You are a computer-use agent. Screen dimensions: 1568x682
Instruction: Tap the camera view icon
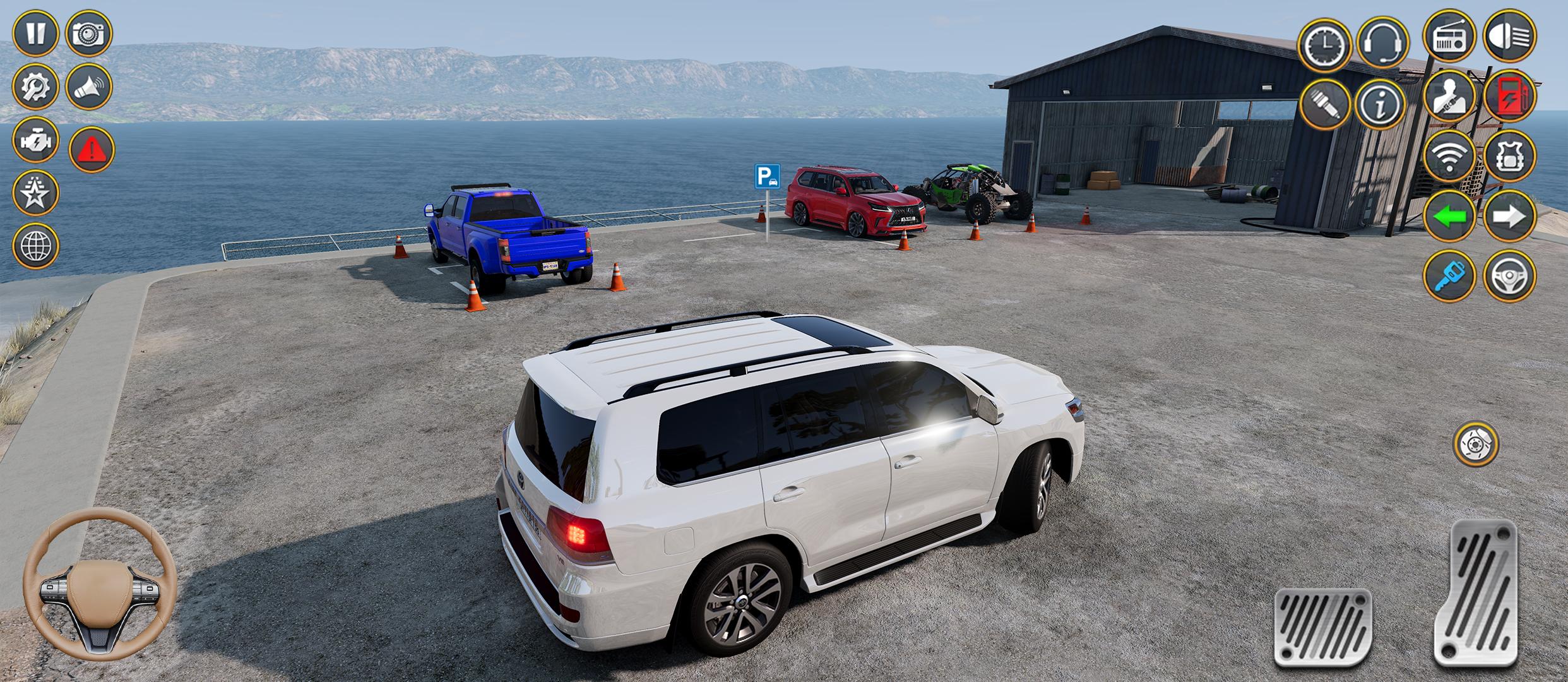(89, 33)
